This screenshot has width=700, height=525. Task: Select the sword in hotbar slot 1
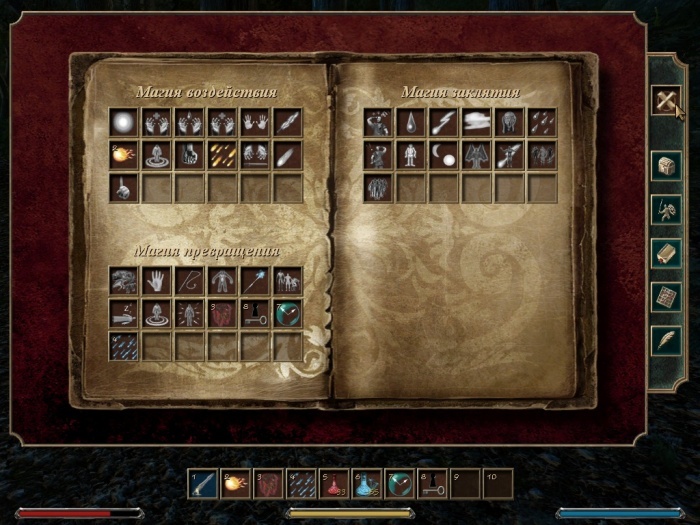203,484
